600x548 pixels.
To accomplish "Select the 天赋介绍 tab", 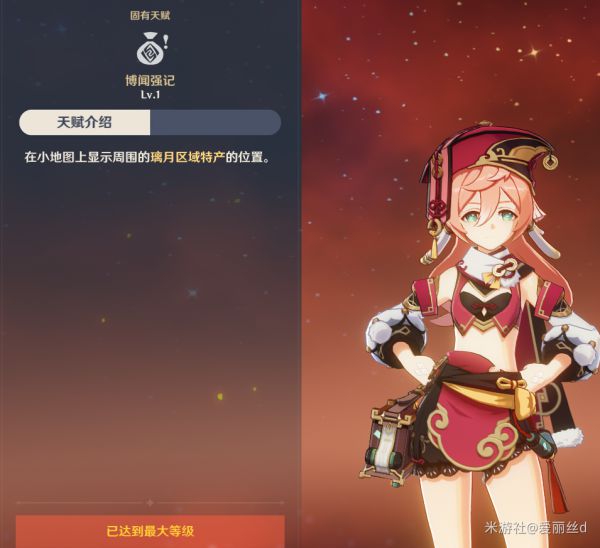I will coord(85,122).
